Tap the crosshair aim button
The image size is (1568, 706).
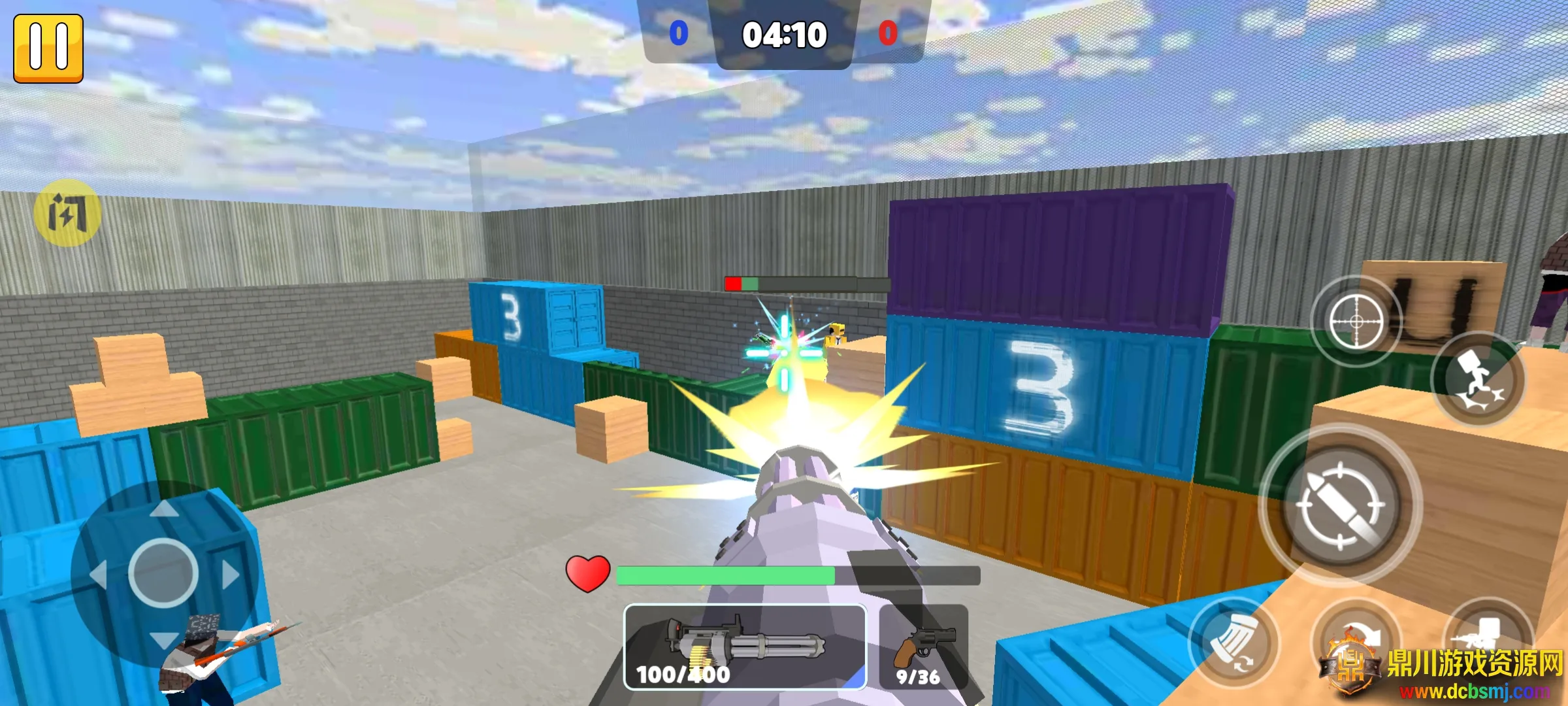coord(1356,322)
